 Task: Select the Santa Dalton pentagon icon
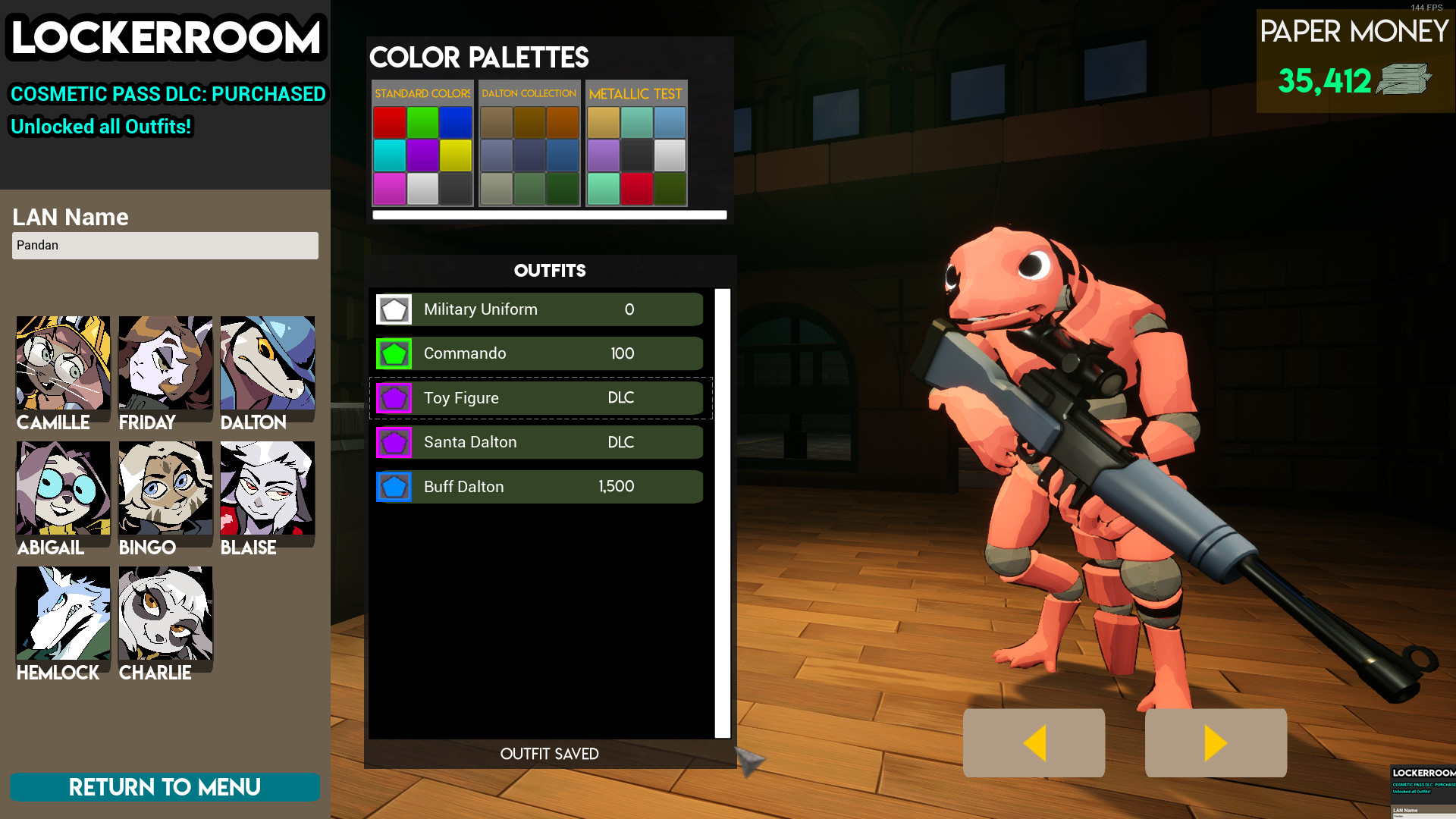pyautogui.click(x=394, y=442)
